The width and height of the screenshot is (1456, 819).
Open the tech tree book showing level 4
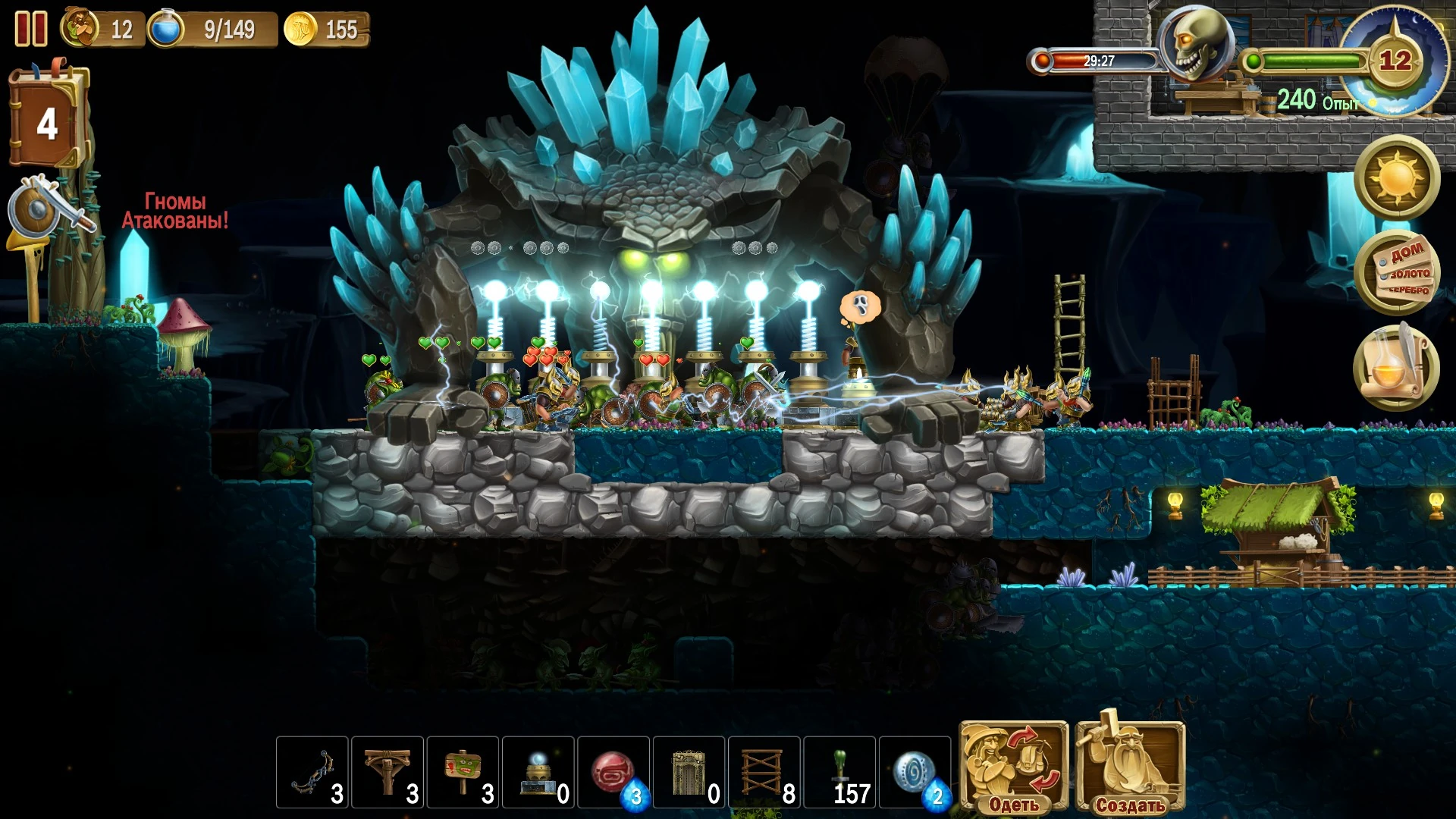point(47,120)
